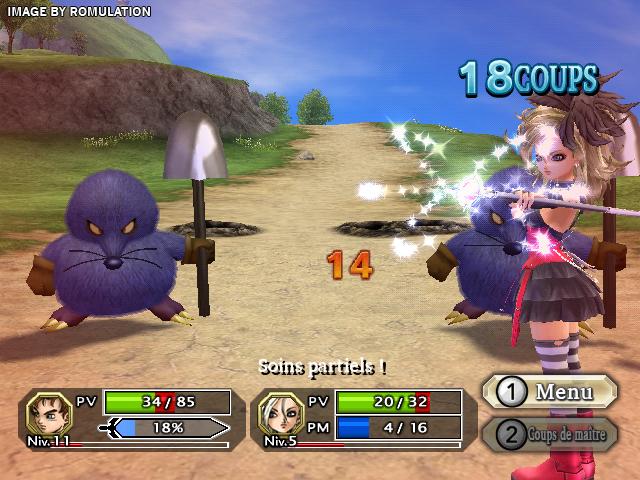This screenshot has height=480, width=640.
Task: Select Coups de maître button
Action: pos(549,434)
